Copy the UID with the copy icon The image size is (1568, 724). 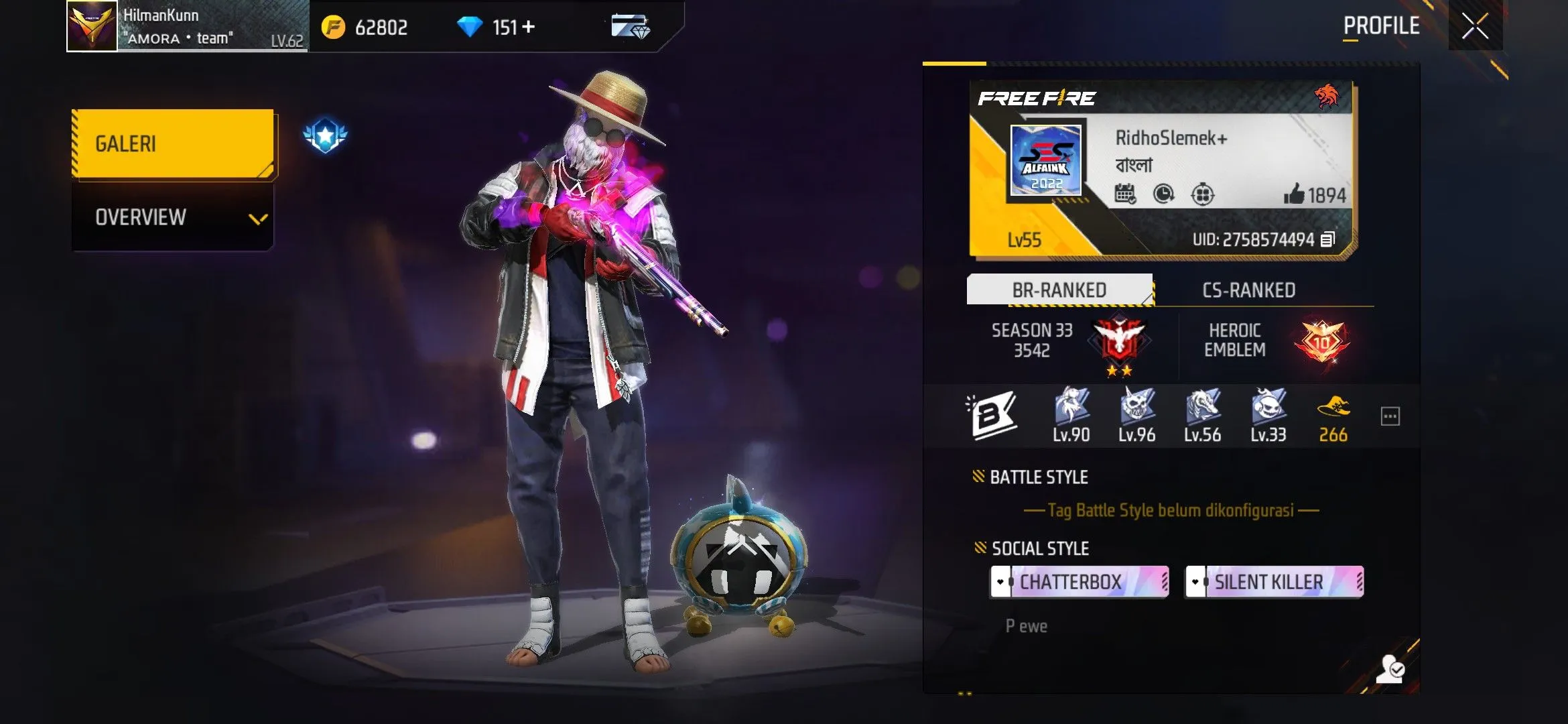[1327, 239]
